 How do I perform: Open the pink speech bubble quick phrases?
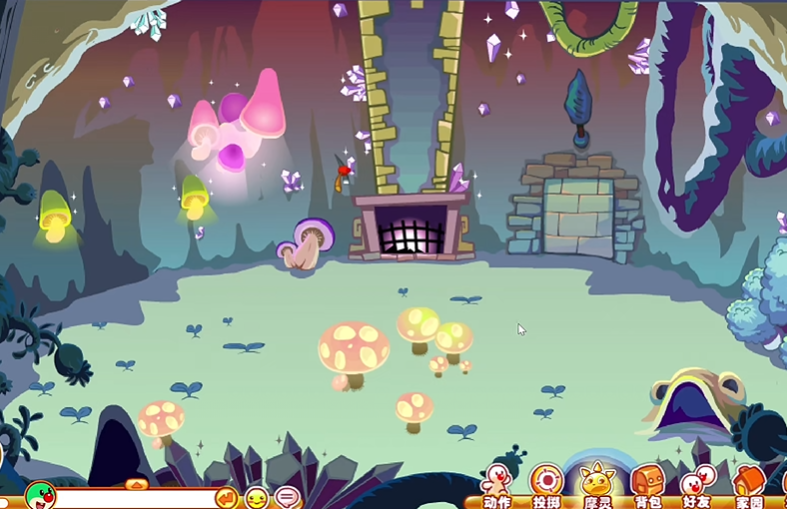[287, 497]
